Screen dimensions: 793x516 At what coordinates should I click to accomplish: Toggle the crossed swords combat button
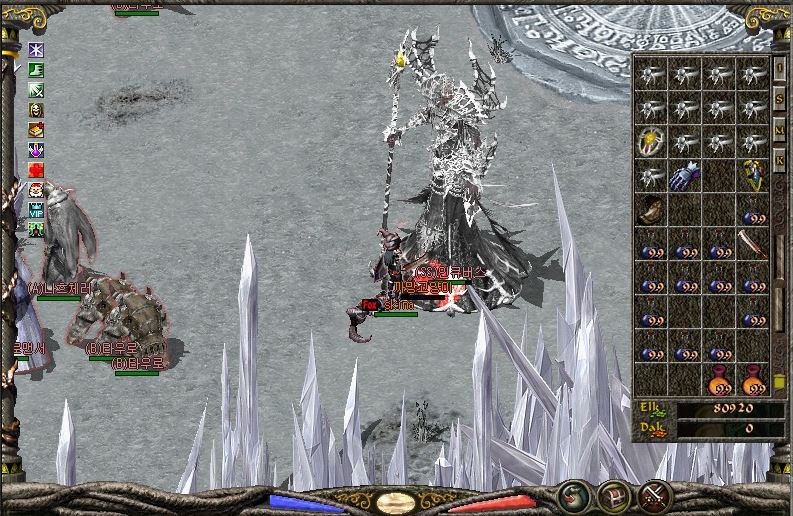pyautogui.click(x=654, y=495)
